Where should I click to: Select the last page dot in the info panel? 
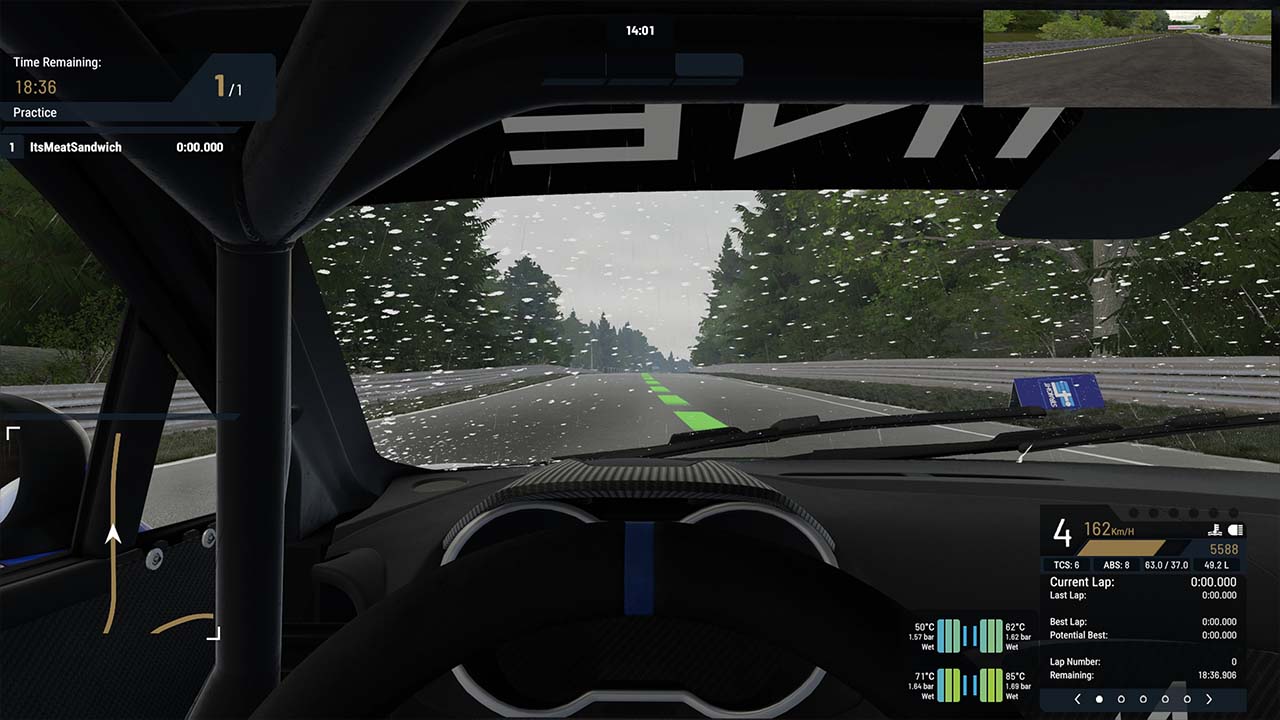pyautogui.click(x=1187, y=699)
